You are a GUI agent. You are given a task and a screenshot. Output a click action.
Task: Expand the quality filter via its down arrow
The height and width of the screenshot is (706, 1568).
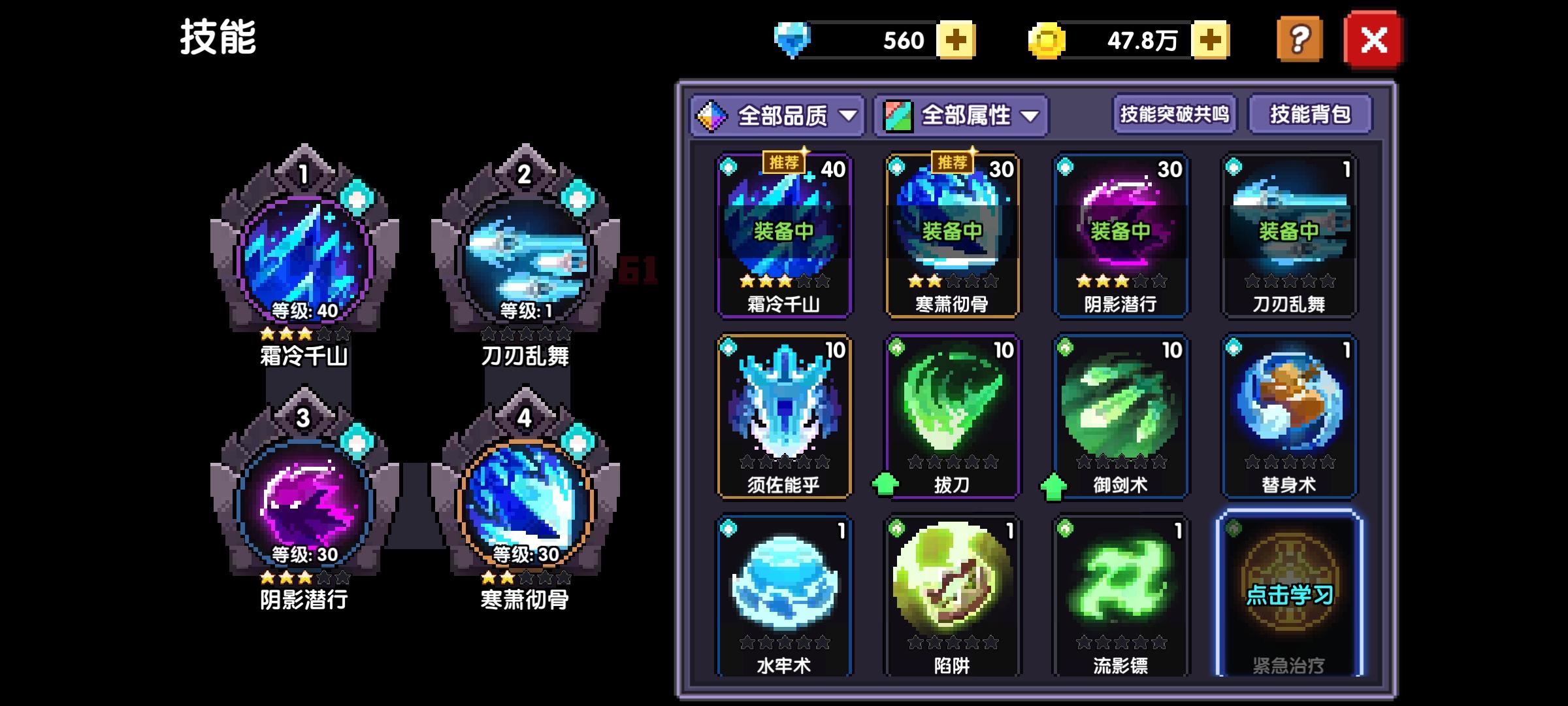[x=851, y=114]
